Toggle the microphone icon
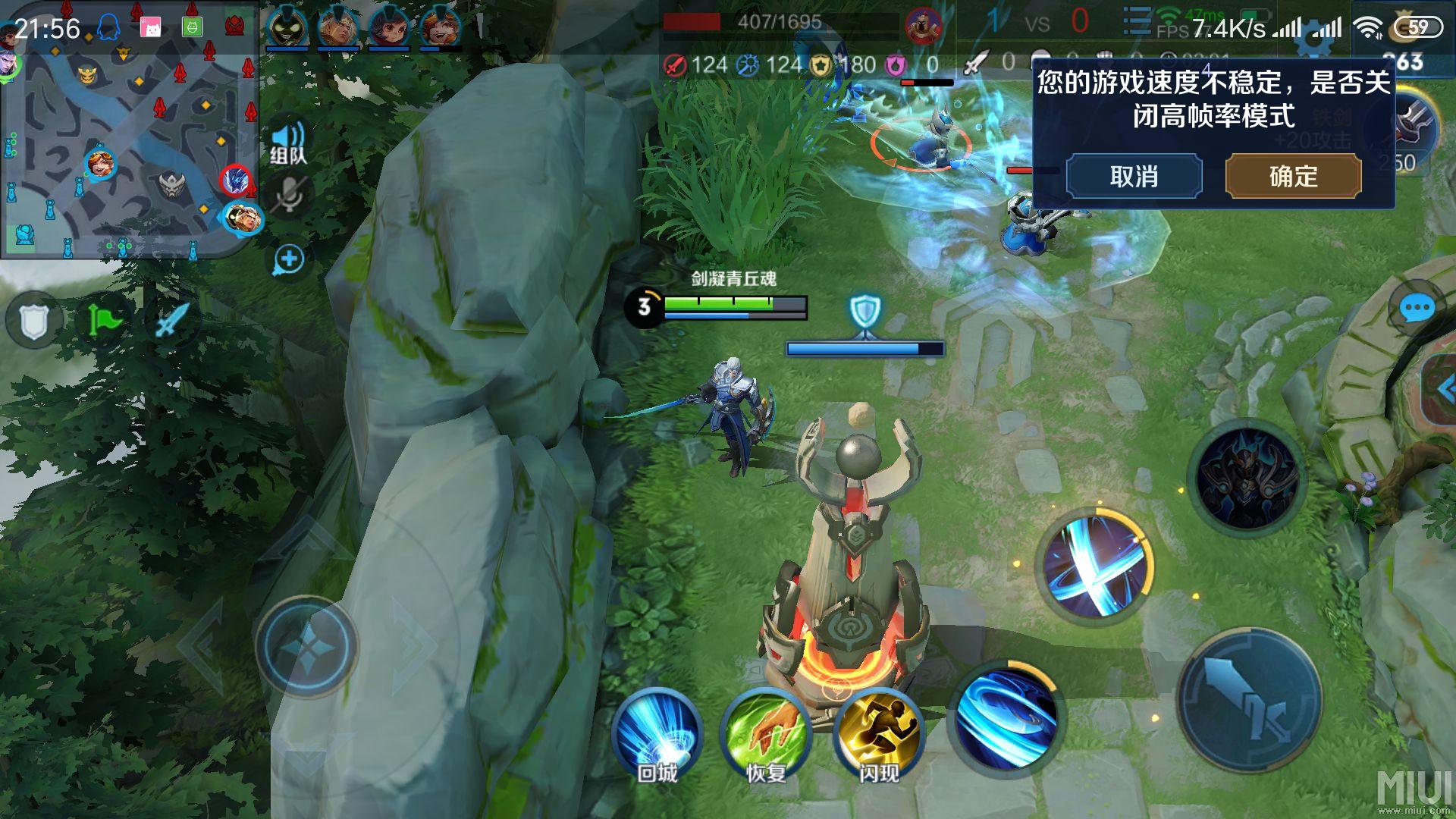This screenshot has height=819, width=1456. pyautogui.click(x=288, y=196)
